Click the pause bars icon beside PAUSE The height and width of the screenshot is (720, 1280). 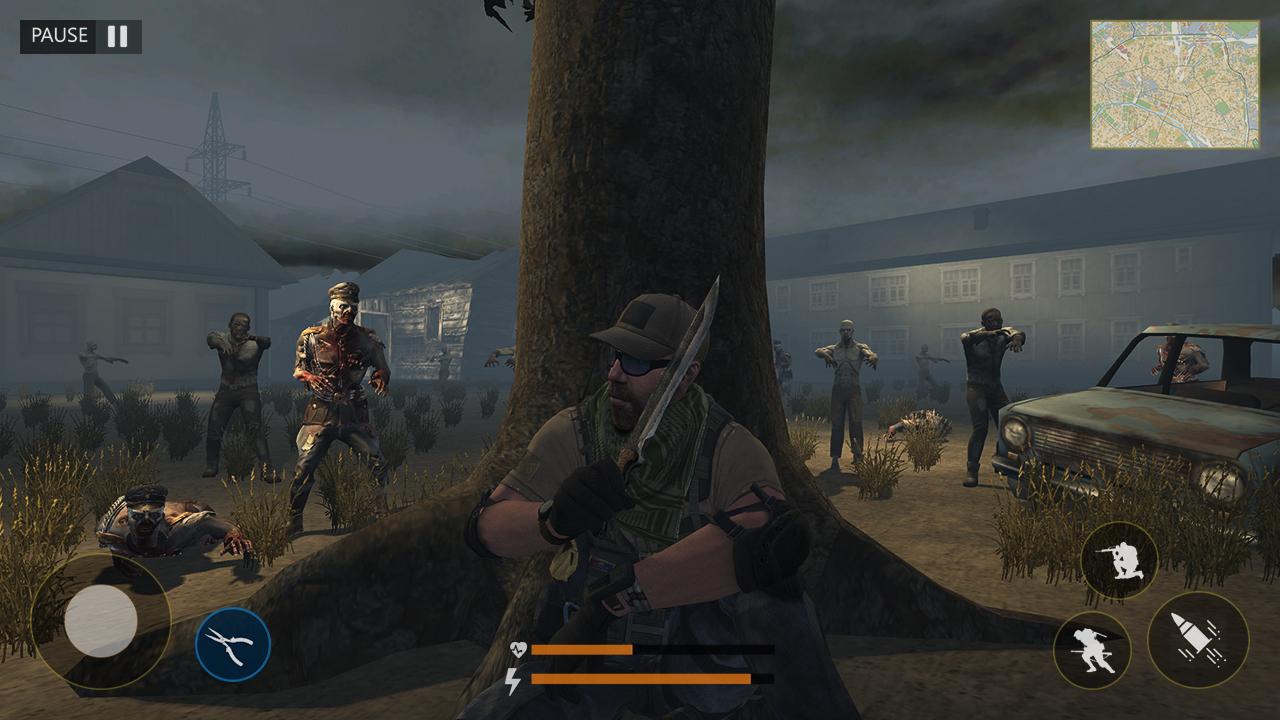tap(117, 37)
